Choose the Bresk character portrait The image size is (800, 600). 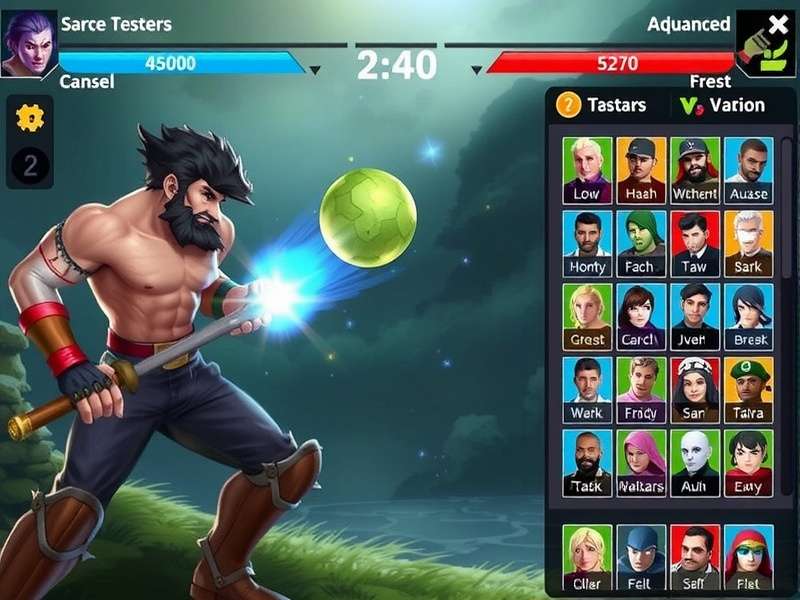coord(748,316)
